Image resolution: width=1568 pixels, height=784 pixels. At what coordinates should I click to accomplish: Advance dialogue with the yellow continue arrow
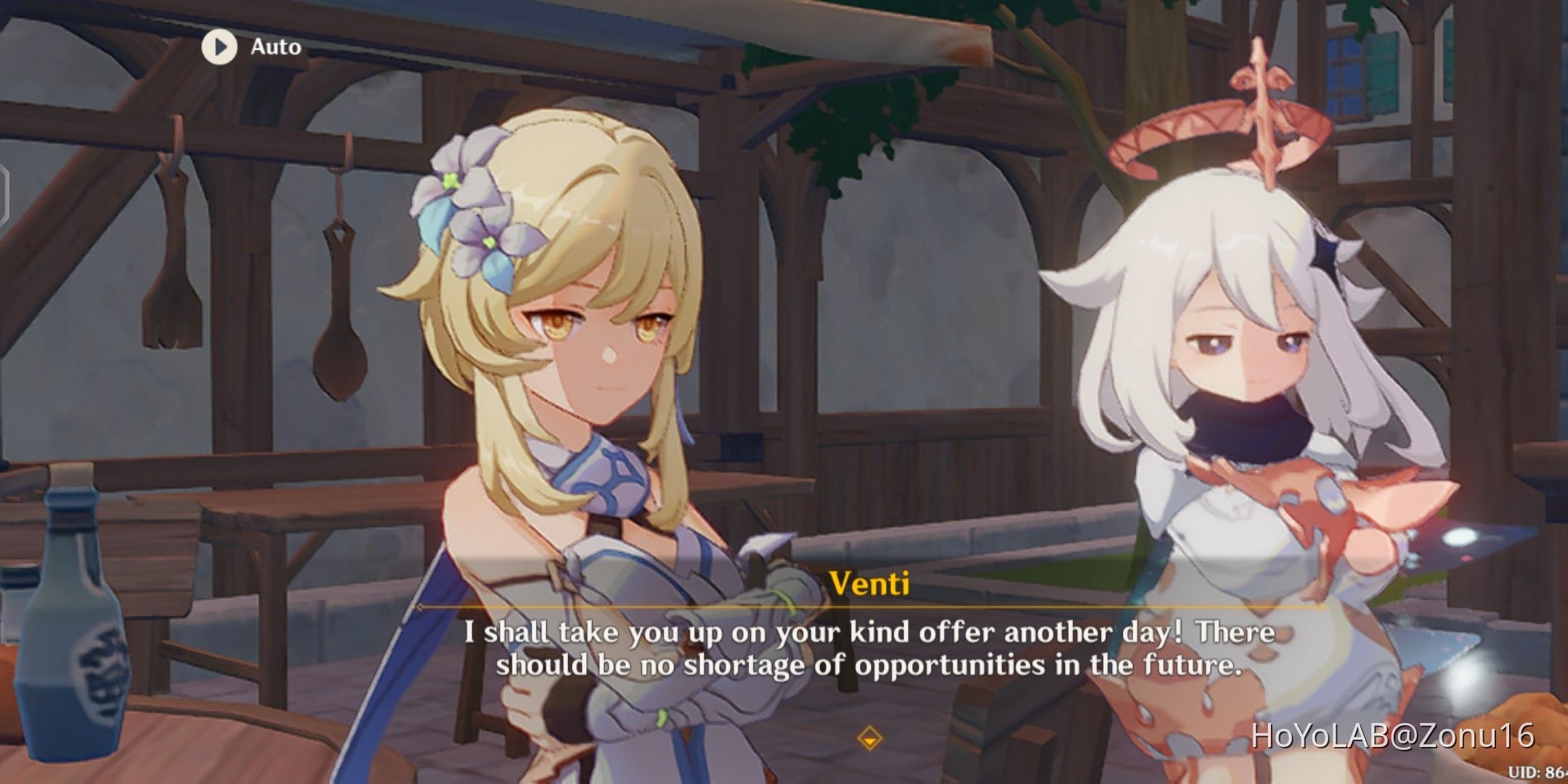869,739
